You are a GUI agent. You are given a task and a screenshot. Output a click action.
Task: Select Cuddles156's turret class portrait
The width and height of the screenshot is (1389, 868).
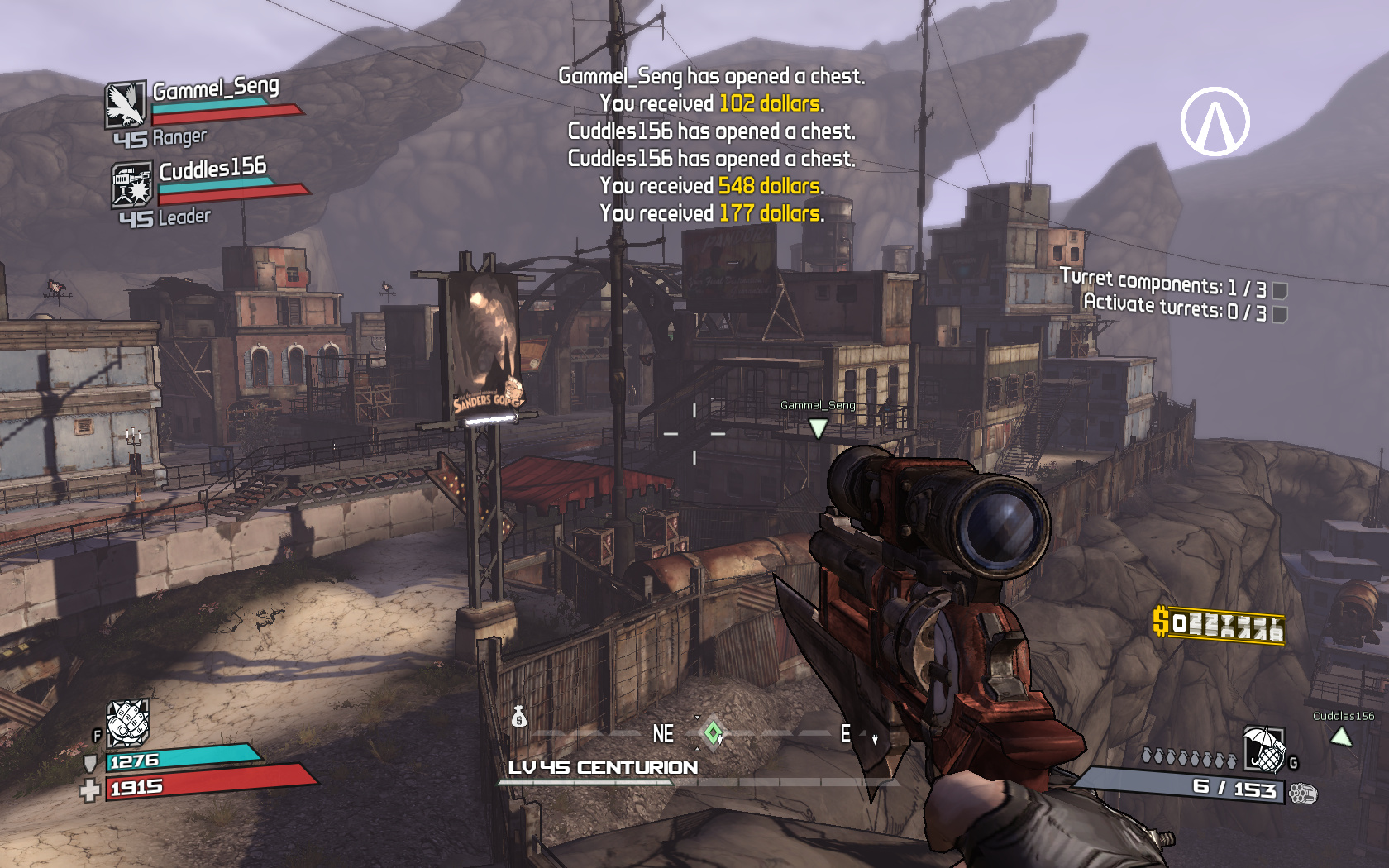click(131, 184)
